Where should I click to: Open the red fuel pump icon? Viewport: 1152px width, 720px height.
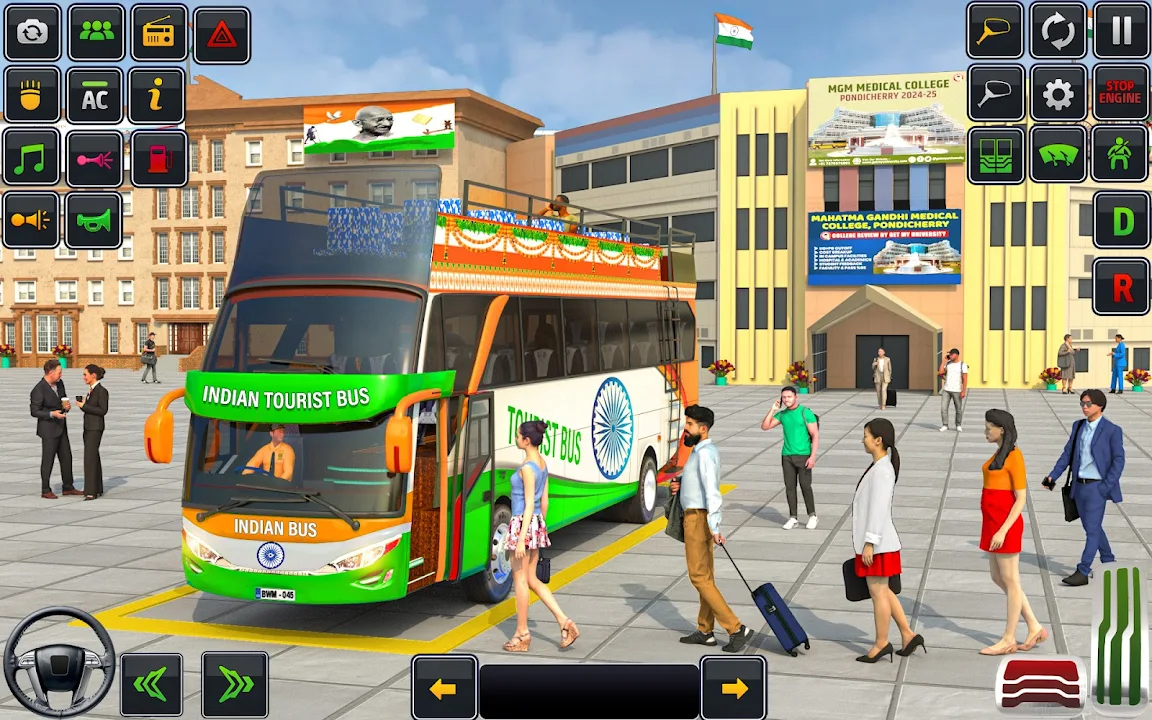(159, 158)
